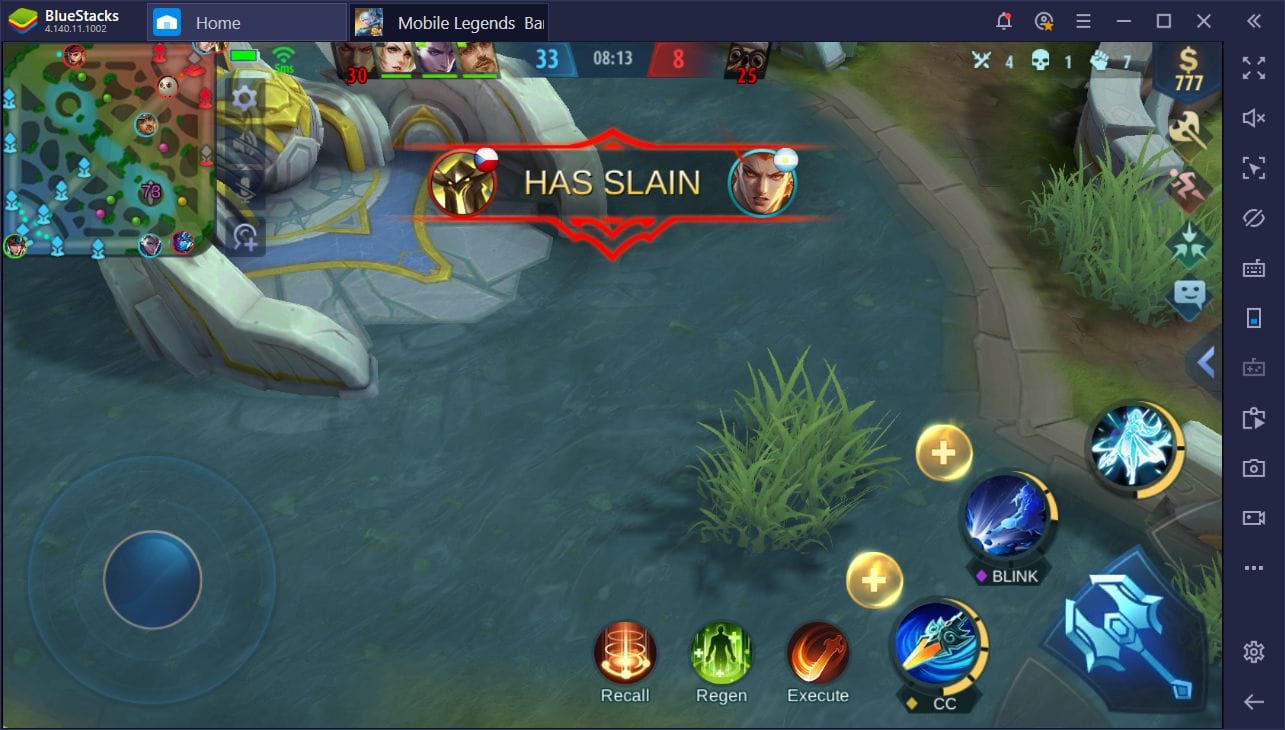Use the BLINK skill
Image resolution: width=1285 pixels, height=730 pixels.
tap(1005, 518)
